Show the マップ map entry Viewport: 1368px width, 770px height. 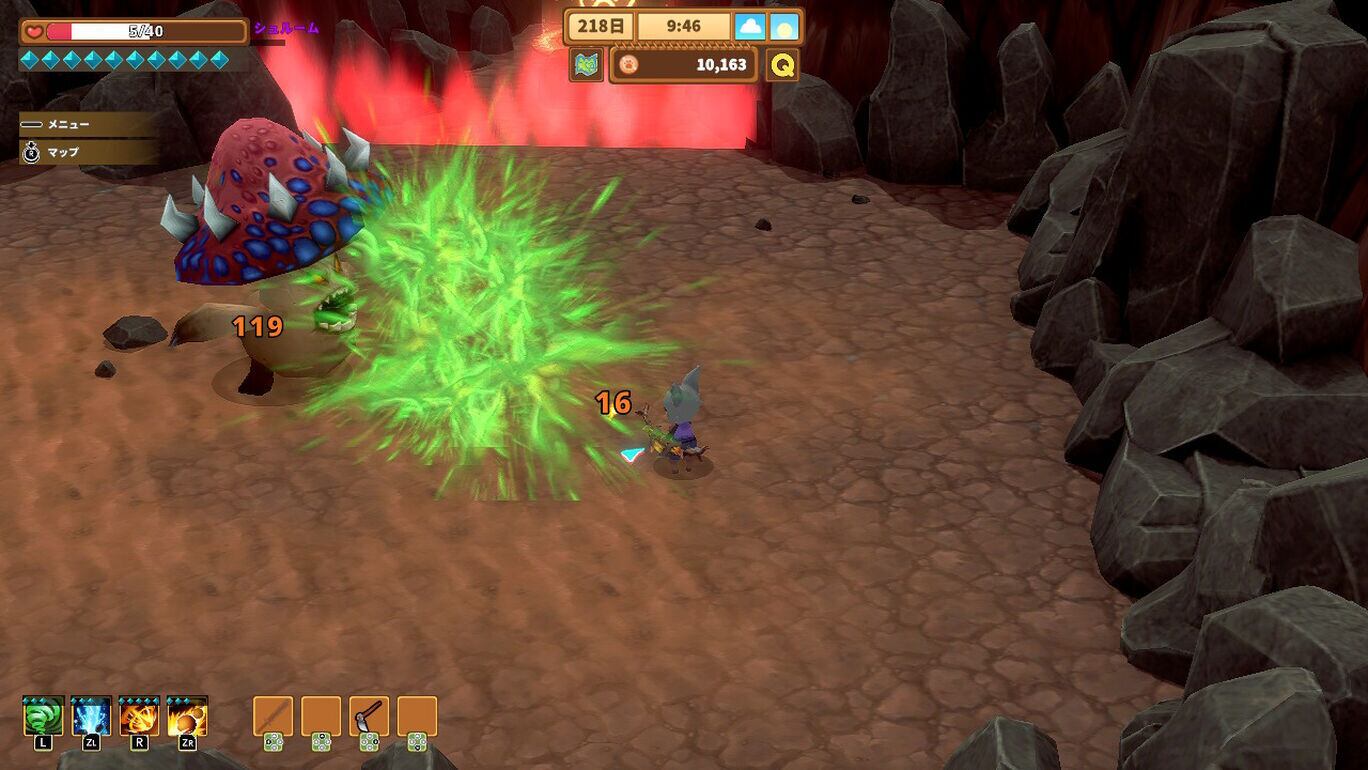[x=62, y=152]
